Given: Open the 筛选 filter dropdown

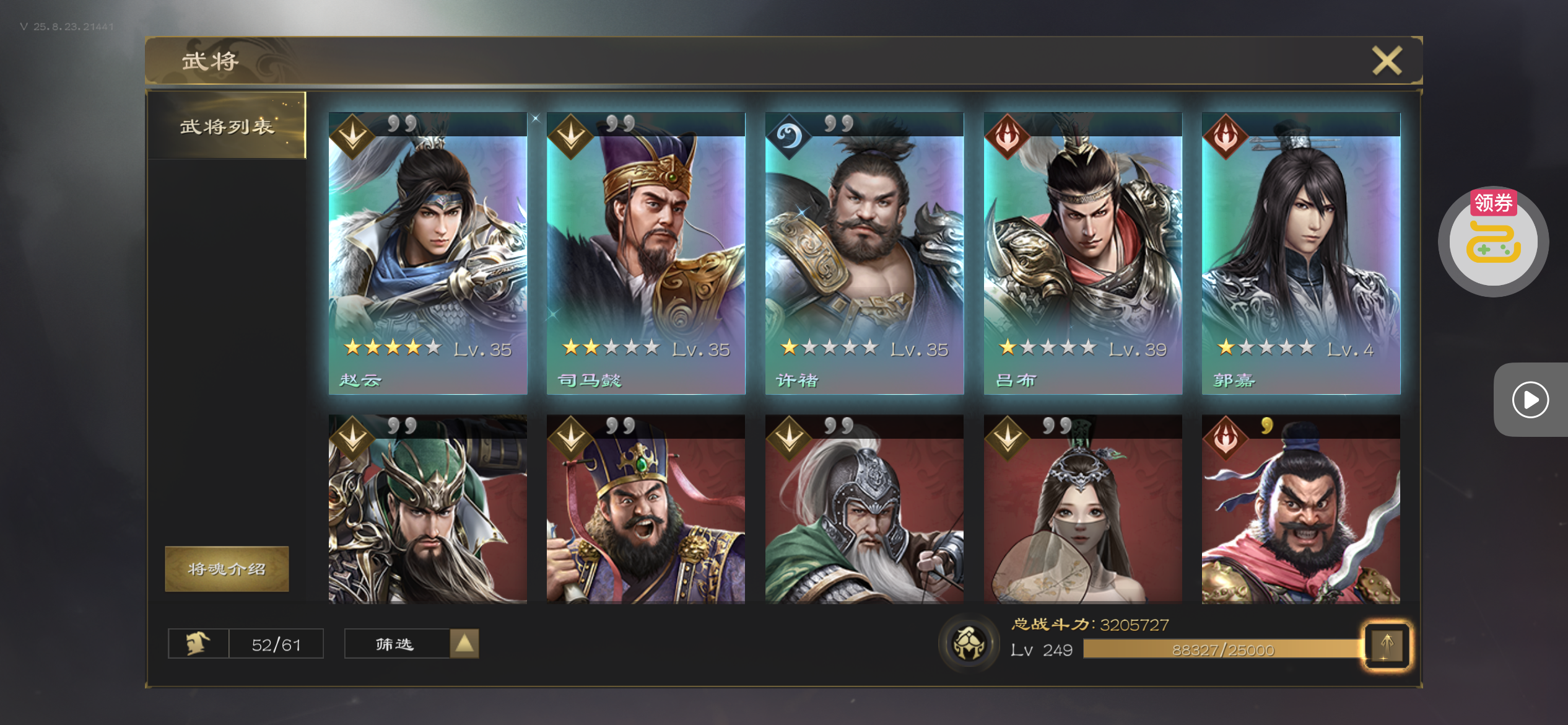Looking at the screenshot, I should click(411, 644).
